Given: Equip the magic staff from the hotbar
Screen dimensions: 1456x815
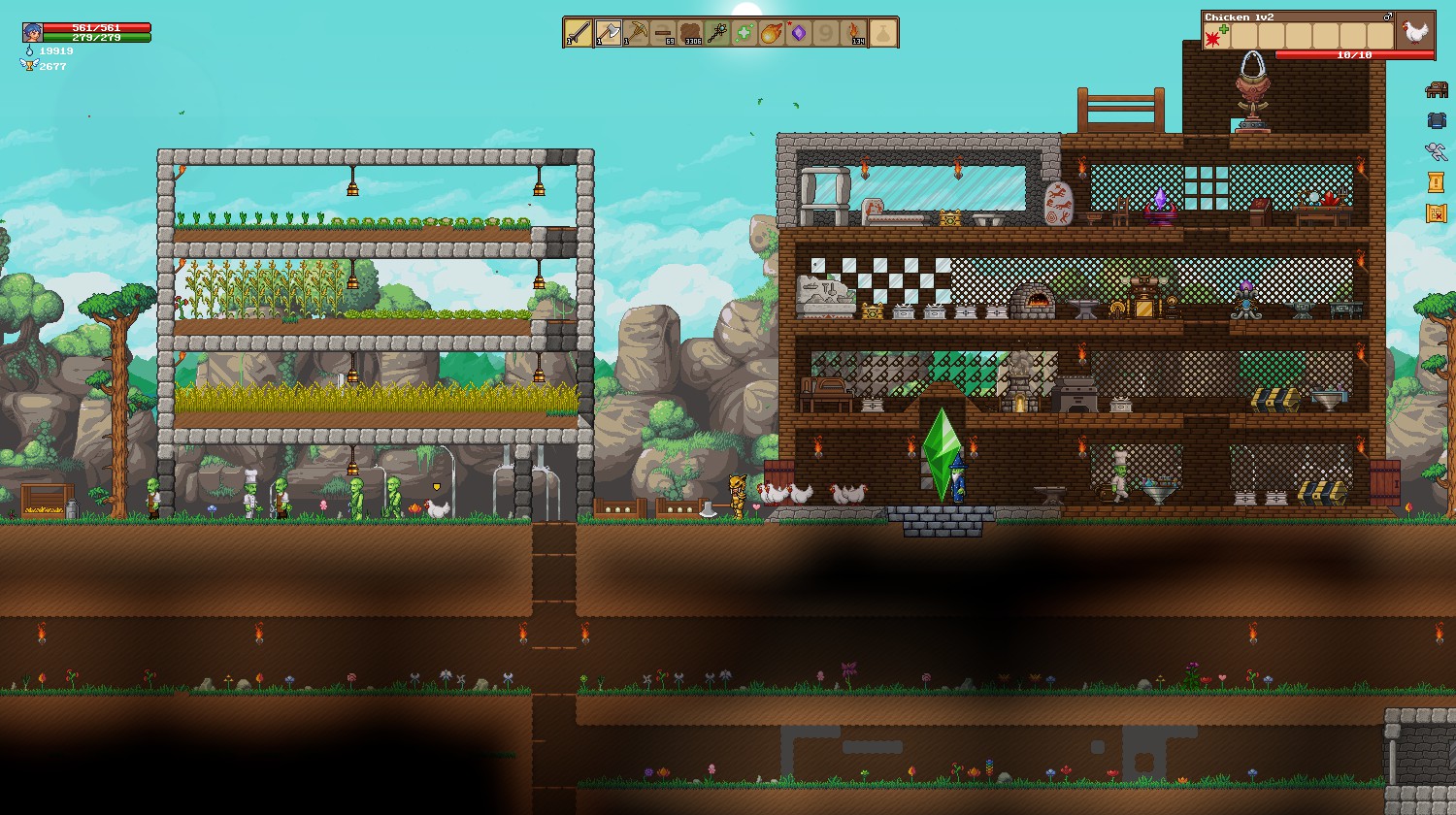Looking at the screenshot, I should pyautogui.click(x=717, y=33).
